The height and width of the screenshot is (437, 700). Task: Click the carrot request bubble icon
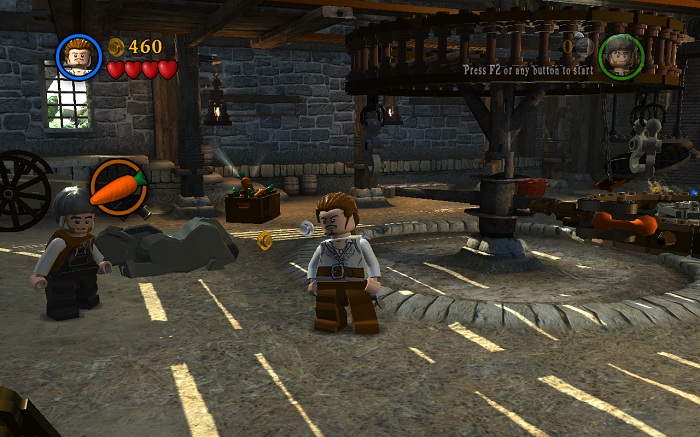118,186
